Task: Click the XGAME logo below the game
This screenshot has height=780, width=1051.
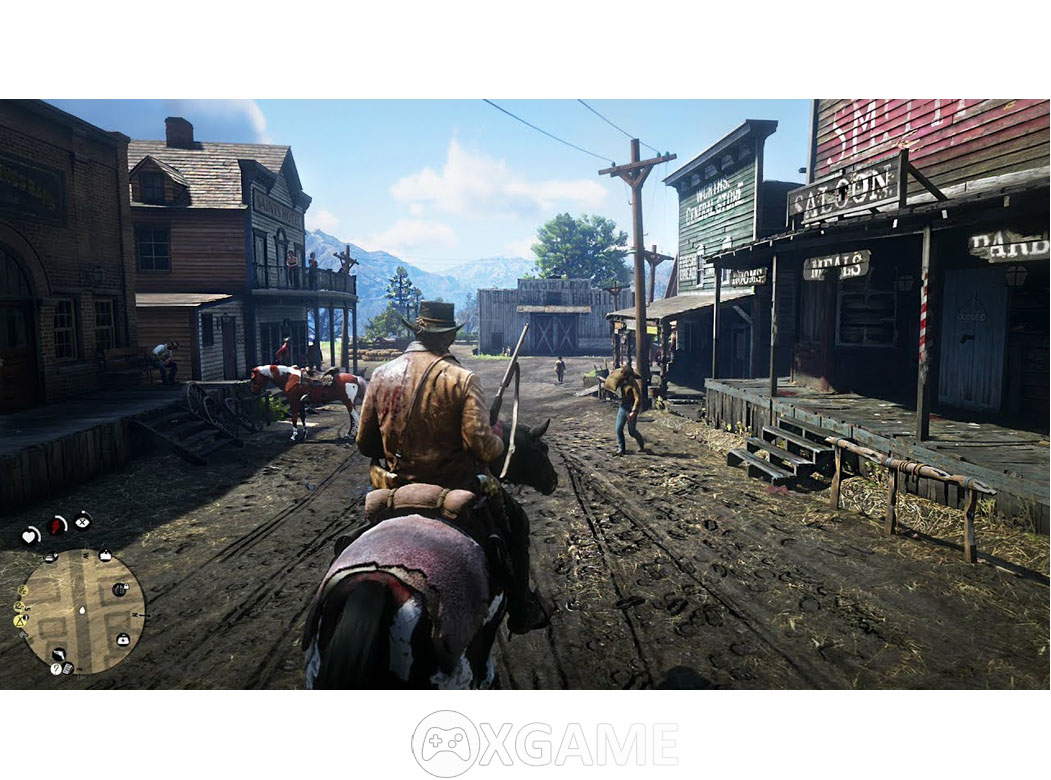Action: 545,743
